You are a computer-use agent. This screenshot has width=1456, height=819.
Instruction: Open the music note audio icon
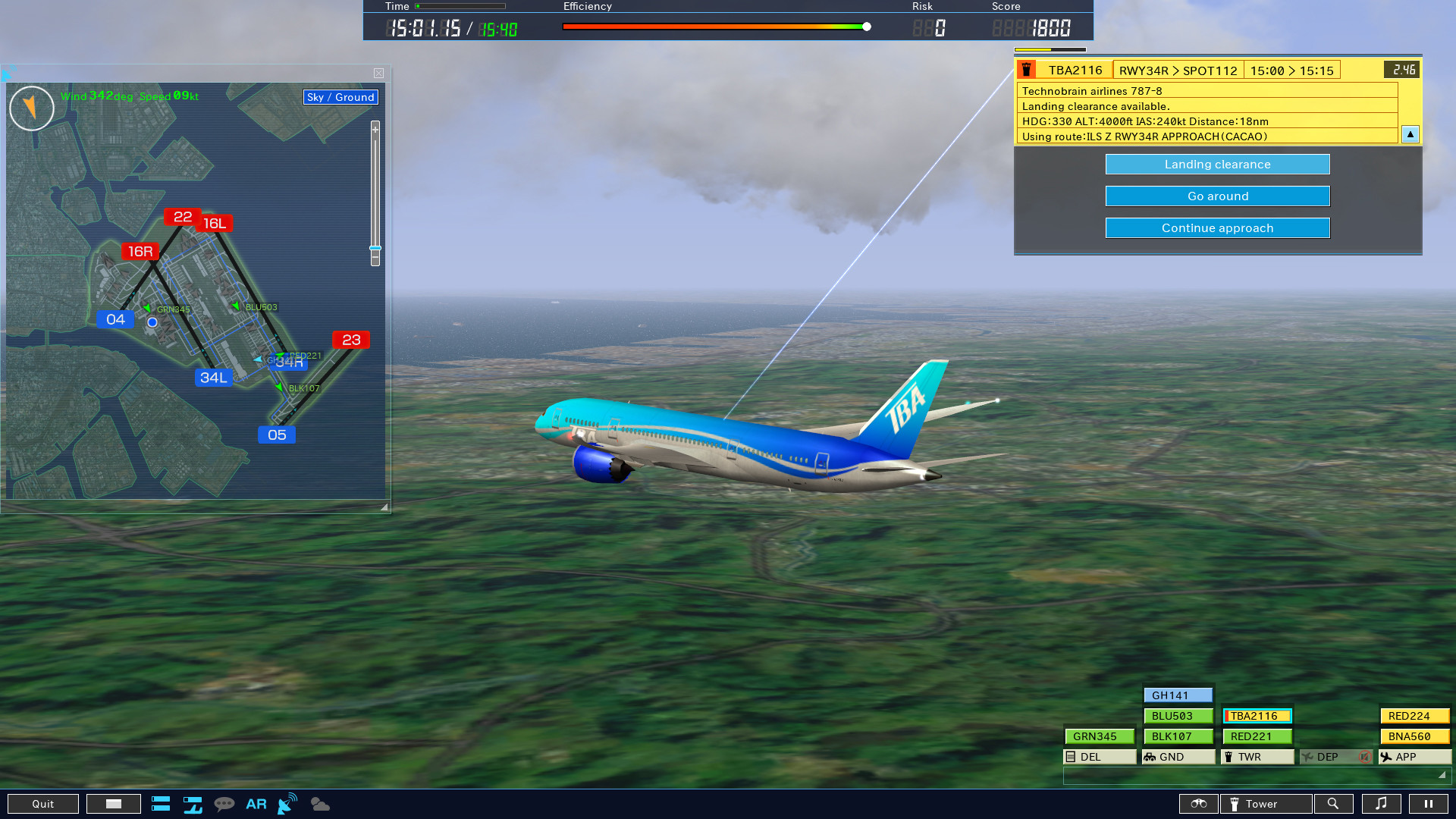tap(1382, 804)
